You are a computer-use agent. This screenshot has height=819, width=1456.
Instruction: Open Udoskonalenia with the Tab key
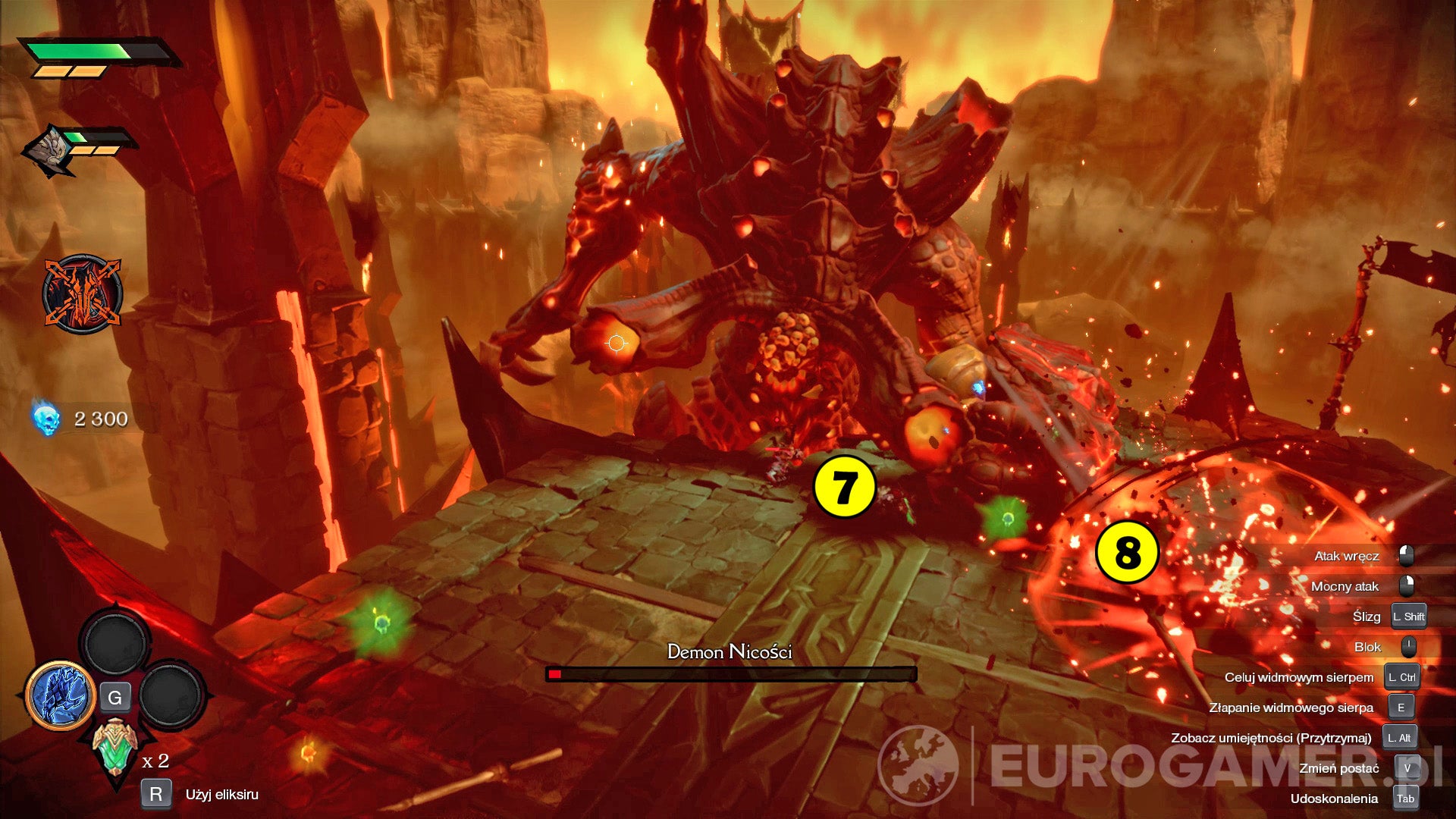[1405, 798]
